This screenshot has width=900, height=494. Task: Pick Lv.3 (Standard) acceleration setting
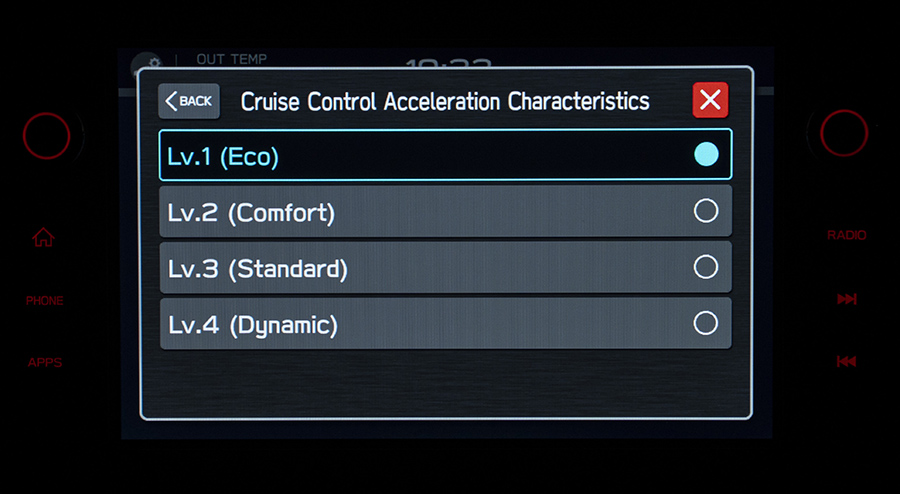[x=445, y=267]
